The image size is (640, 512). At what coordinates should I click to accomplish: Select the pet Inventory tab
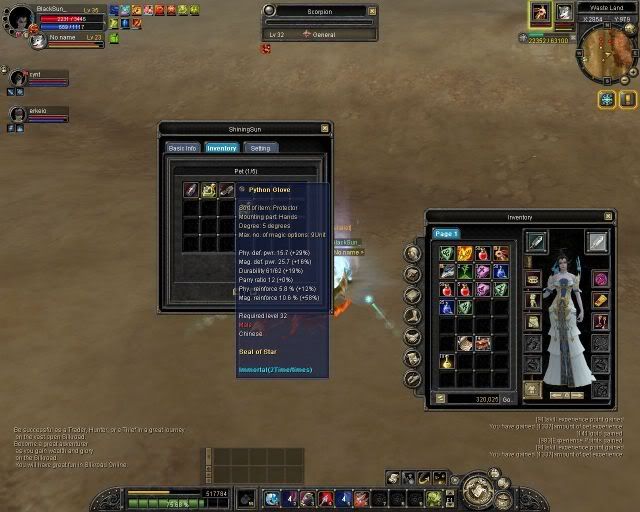[221, 148]
